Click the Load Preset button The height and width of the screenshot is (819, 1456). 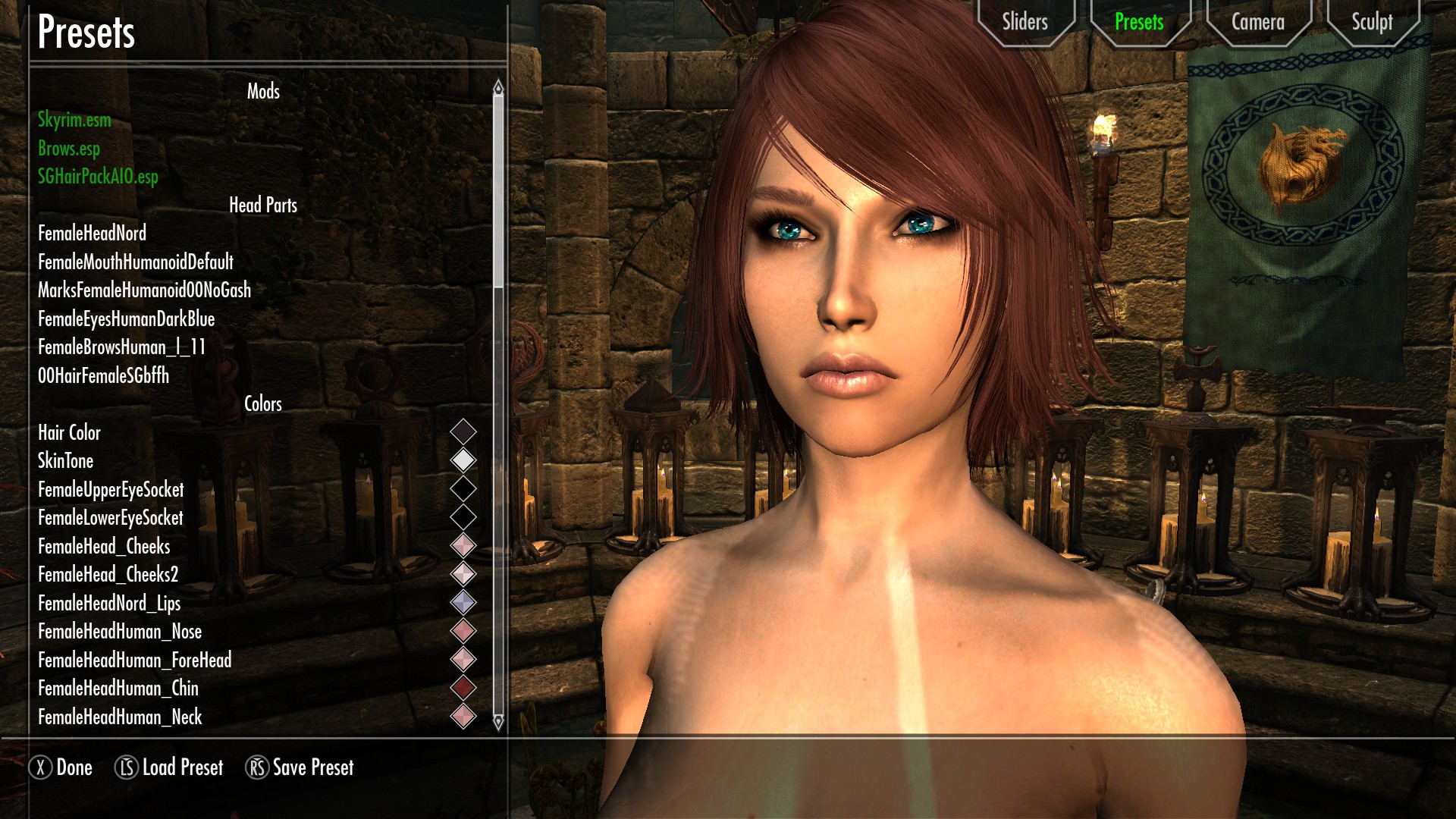[169, 767]
